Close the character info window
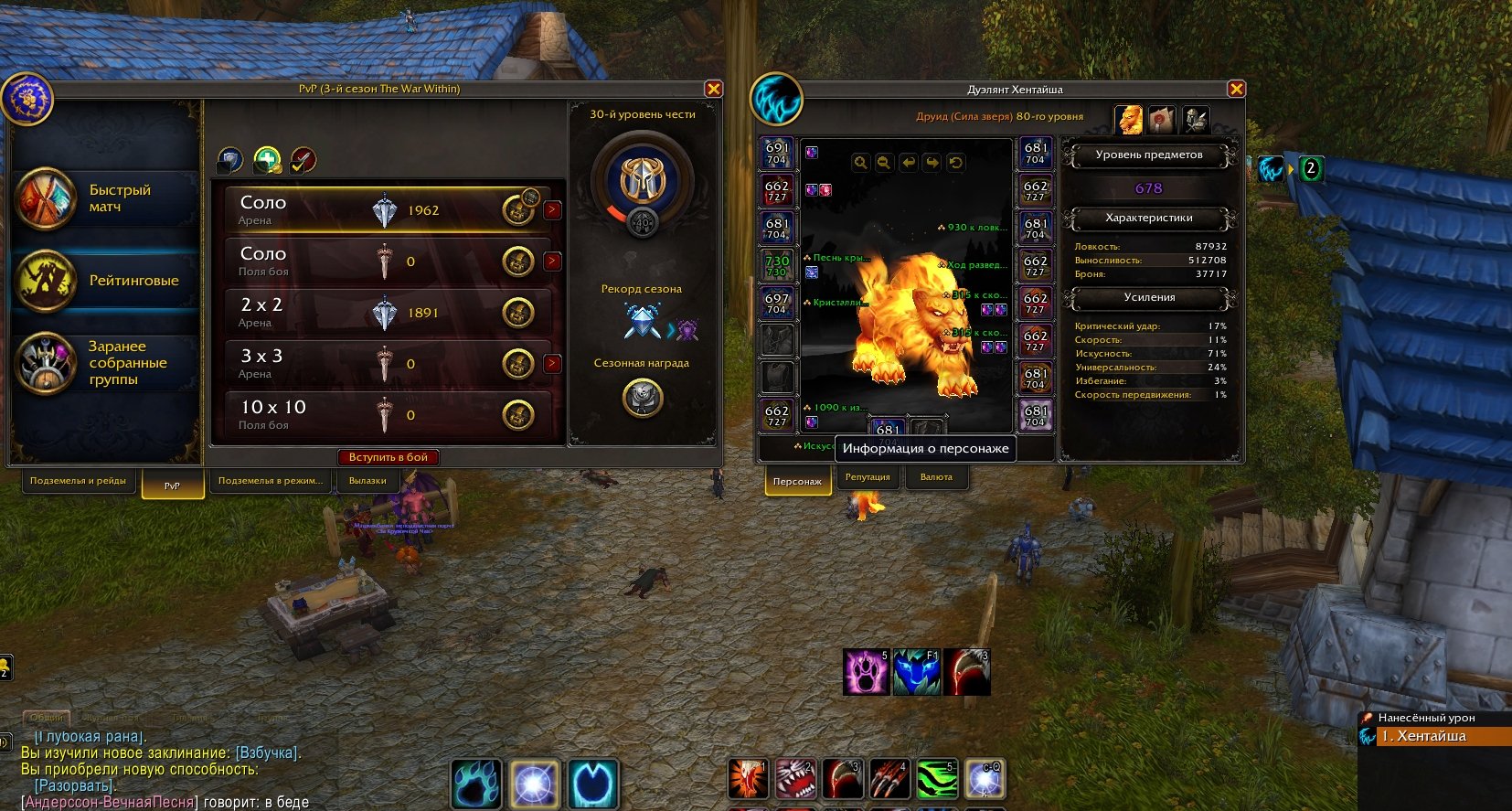This screenshot has width=1512, height=811. [x=1236, y=89]
